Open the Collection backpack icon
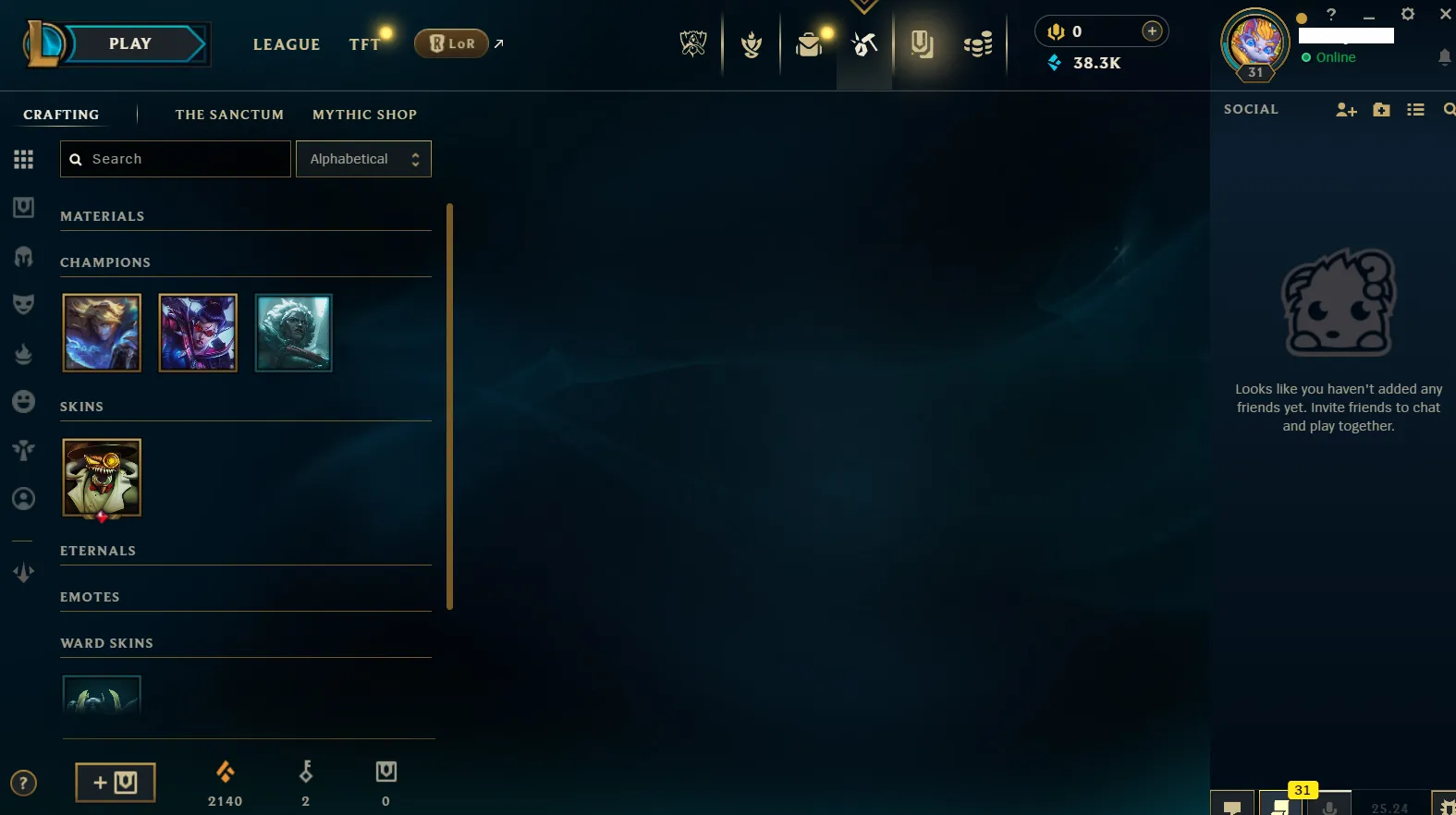Viewport: 1456px width, 815px height. click(810, 43)
